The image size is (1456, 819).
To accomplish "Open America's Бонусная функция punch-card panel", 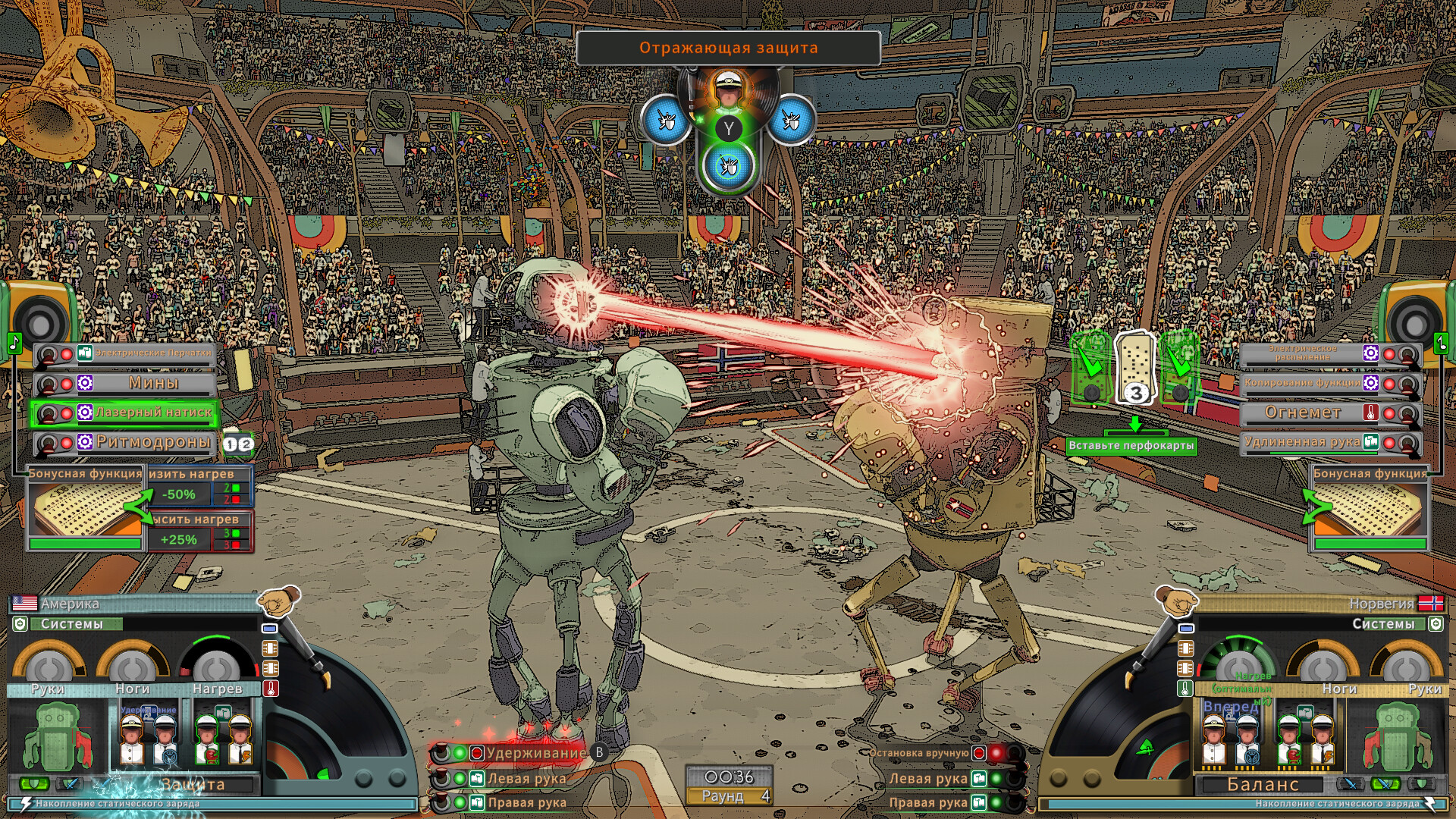I will [85, 504].
